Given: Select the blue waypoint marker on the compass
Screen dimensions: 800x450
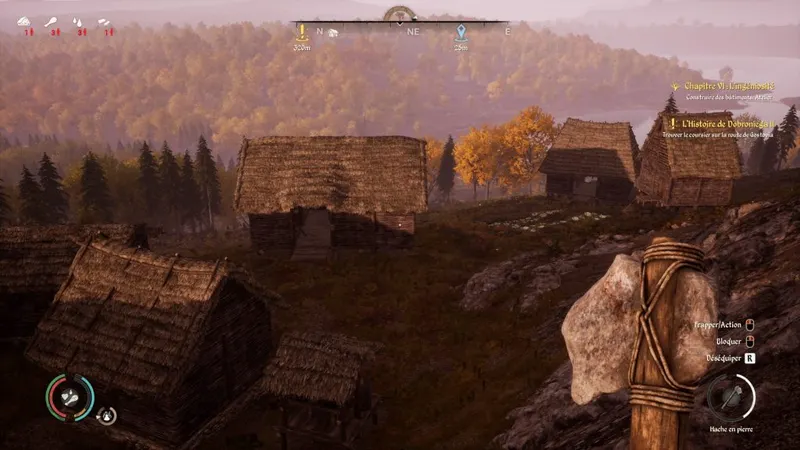Looking at the screenshot, I should [x=460, y=32].
